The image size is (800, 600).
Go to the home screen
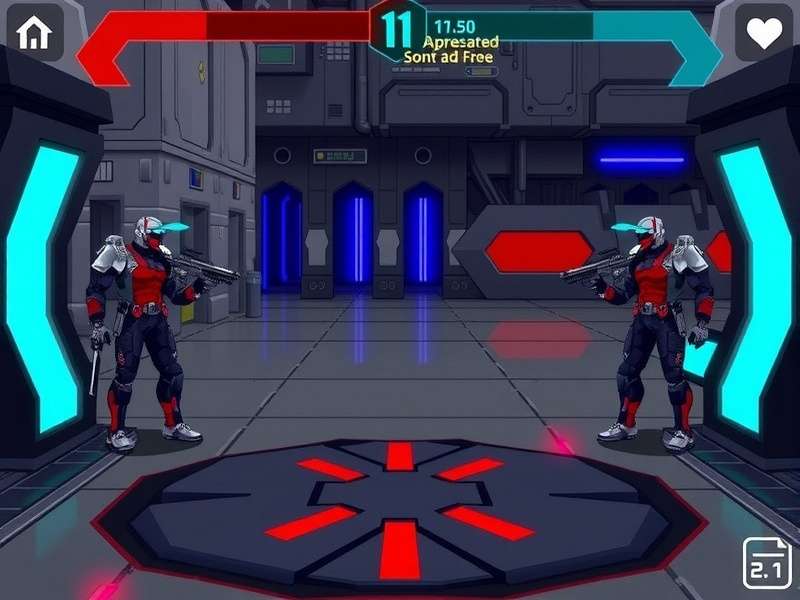coord(35,34)
